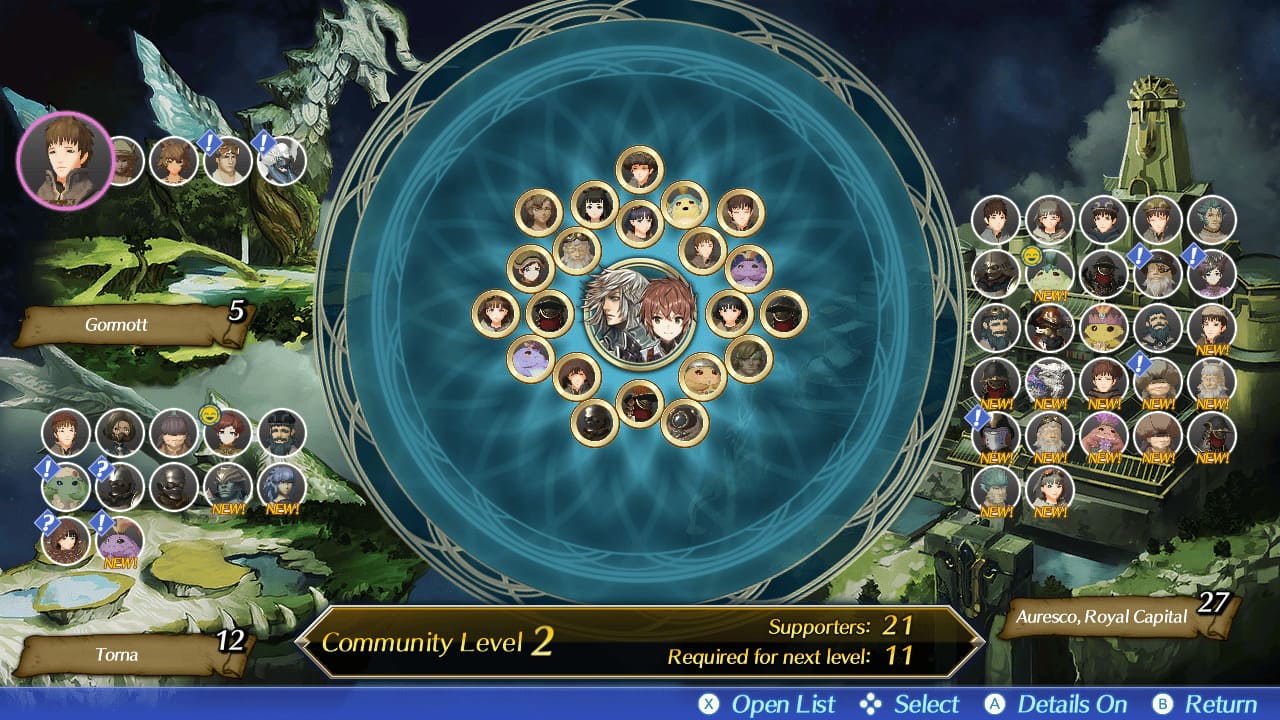
Task: Select the purple Nopon NEW portrait in Torna
Action: tap(120, 541)
